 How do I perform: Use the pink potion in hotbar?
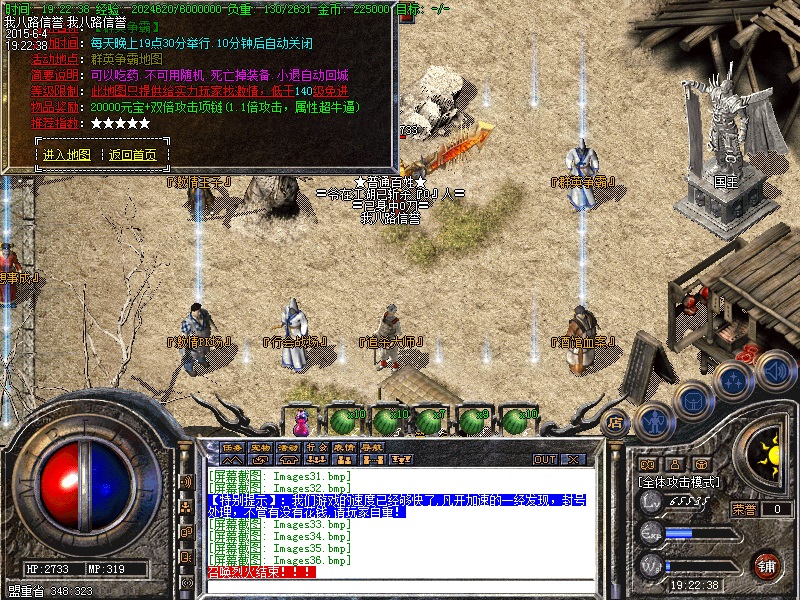click(302, 417)
